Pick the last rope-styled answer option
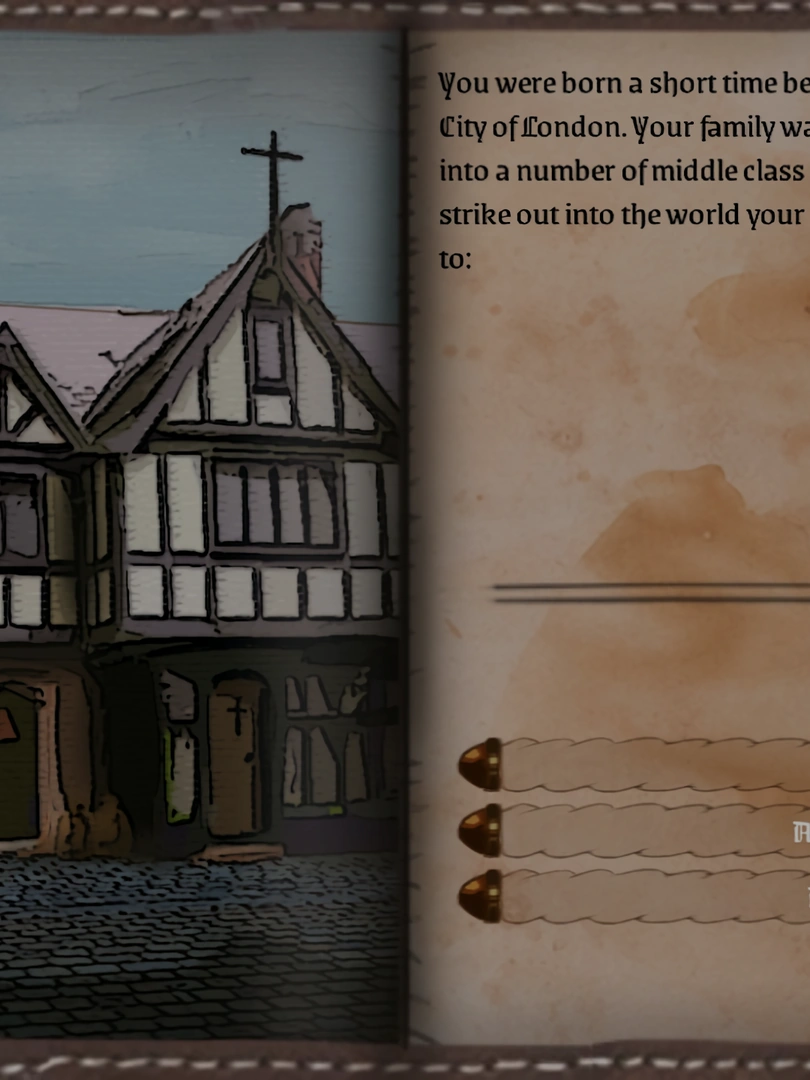Image resolution: width=810 pixels, height=1080 pixels. coord(650,896)
